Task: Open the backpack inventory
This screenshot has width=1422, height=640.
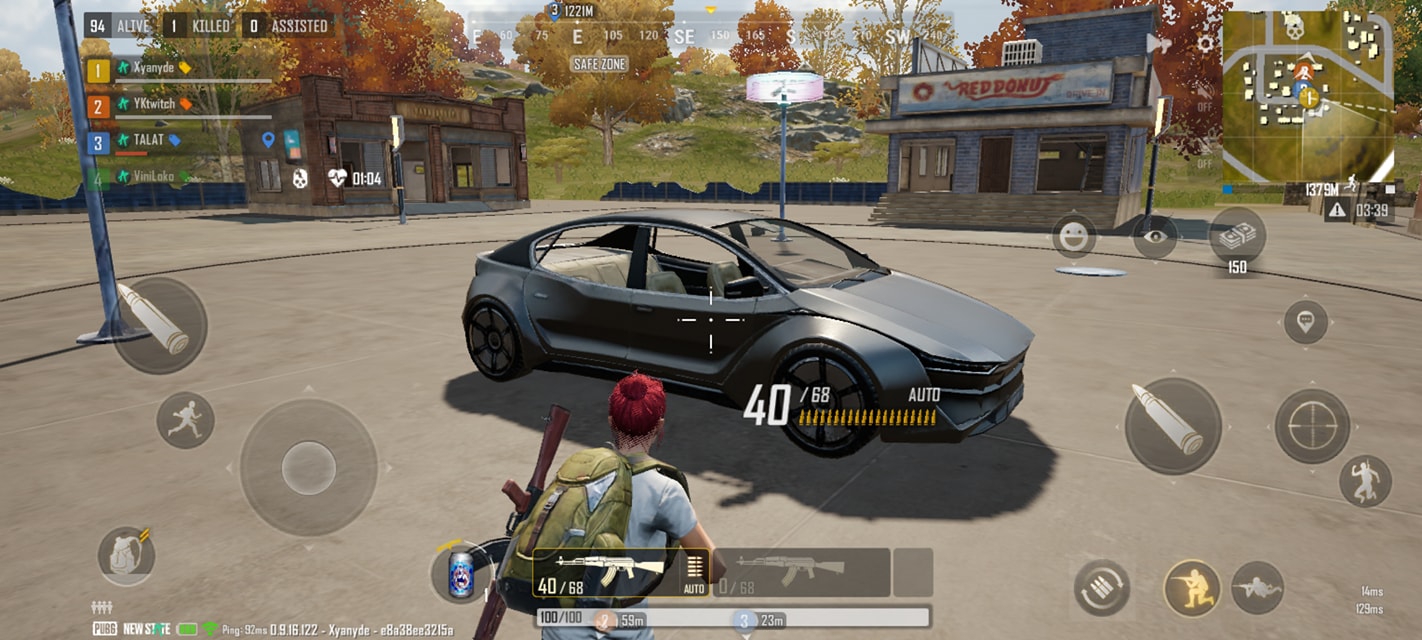Action: 126,555
